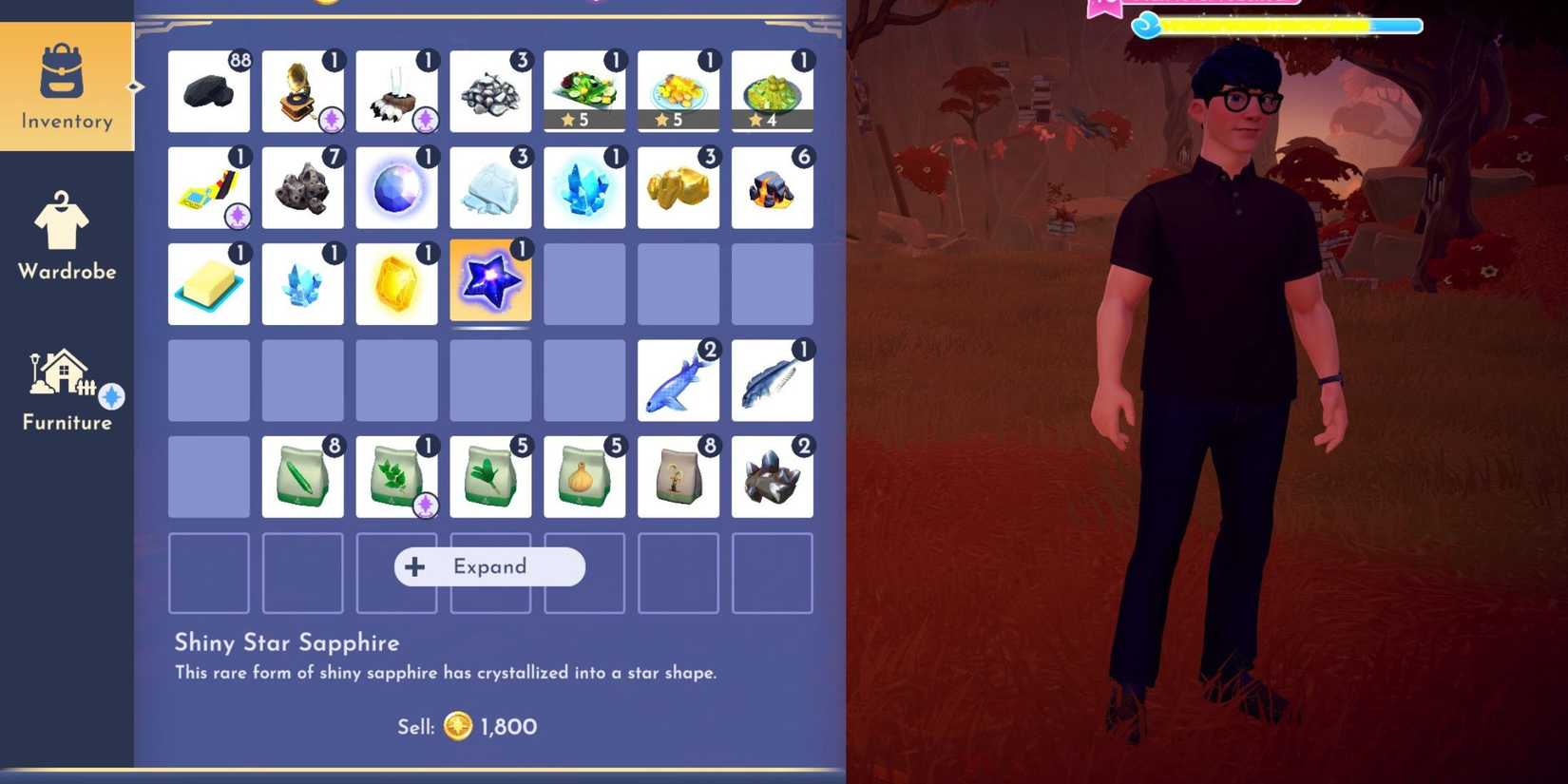Click the fish stack of 2
This screenshot has width=1568, height=784.
(x=679, y=380)
